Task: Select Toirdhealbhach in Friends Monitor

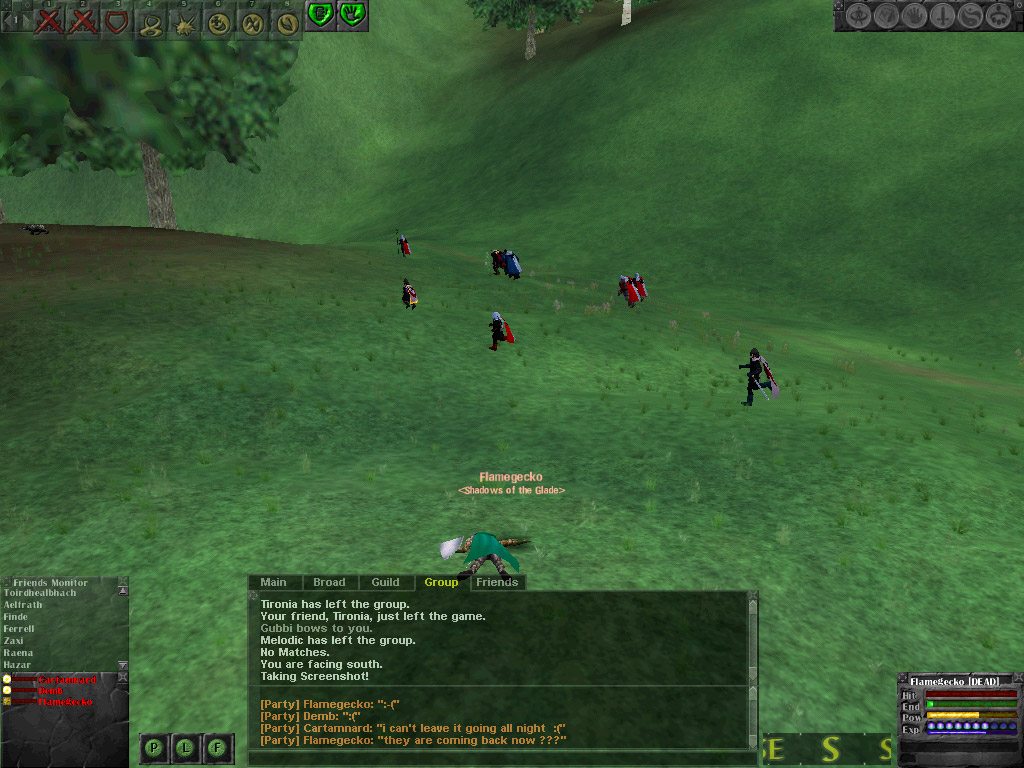Action: [x=40, y=593]
